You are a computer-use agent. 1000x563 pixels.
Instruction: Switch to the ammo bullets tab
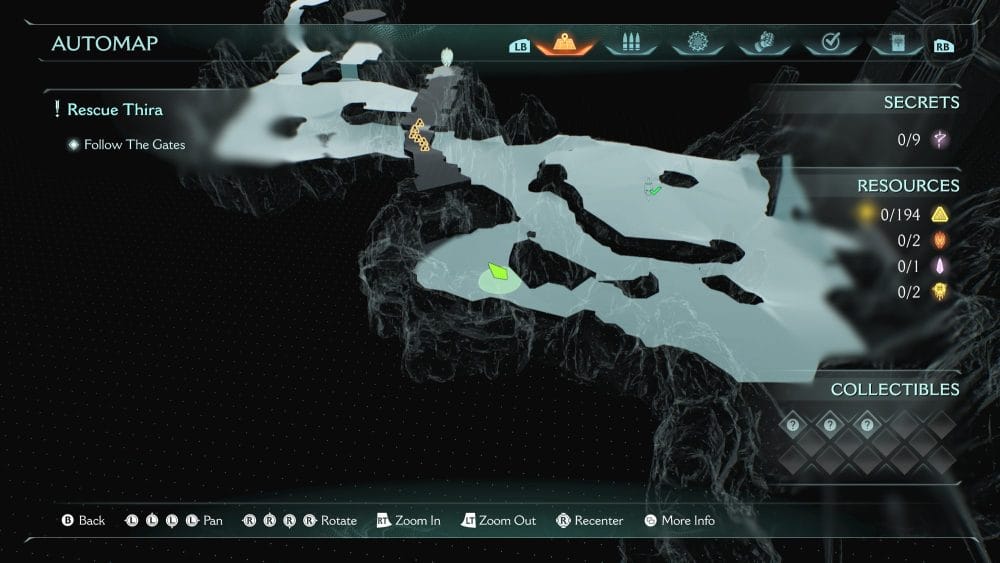tap(631, 44)
